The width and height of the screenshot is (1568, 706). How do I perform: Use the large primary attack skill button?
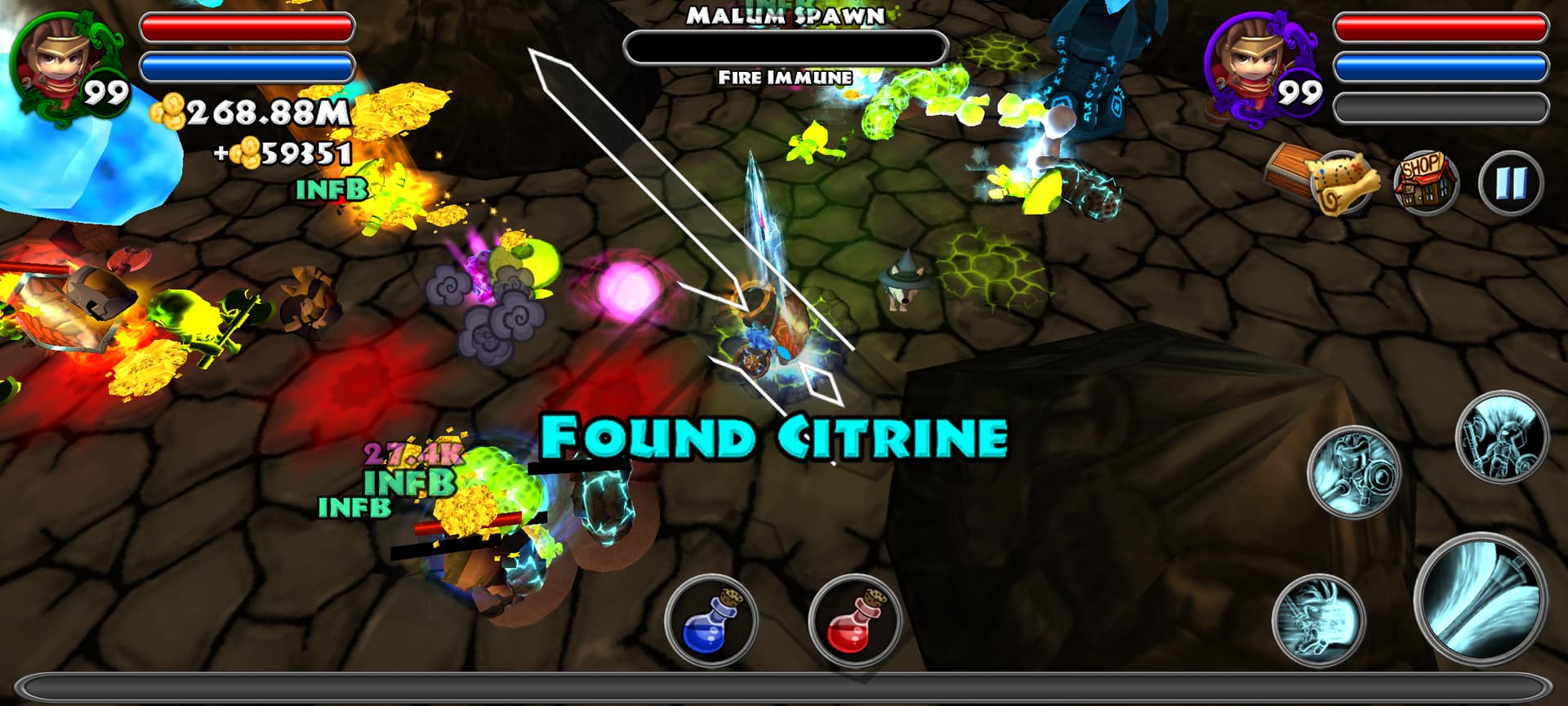point(1480,599)
